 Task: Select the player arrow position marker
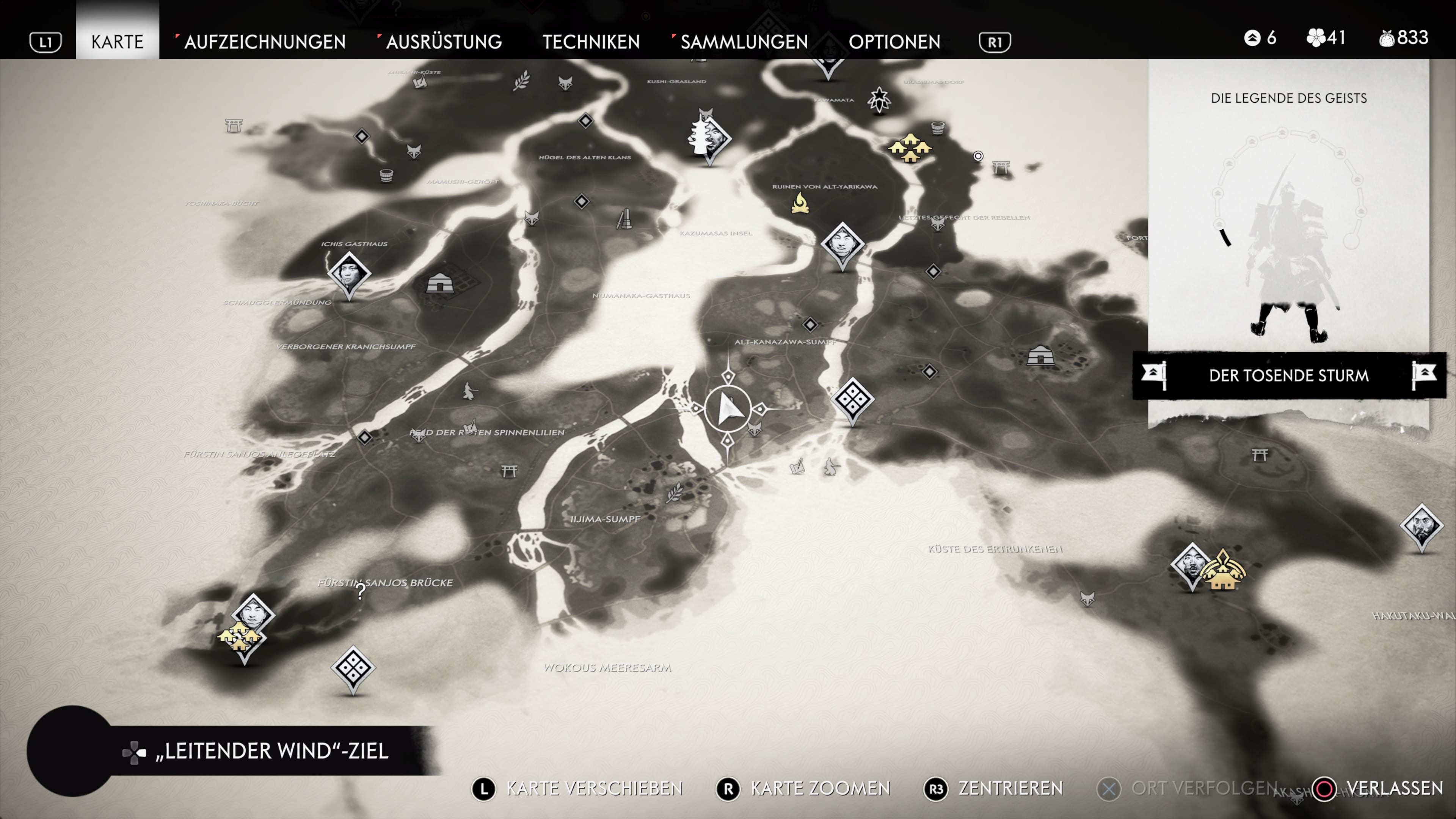[728, 408]
